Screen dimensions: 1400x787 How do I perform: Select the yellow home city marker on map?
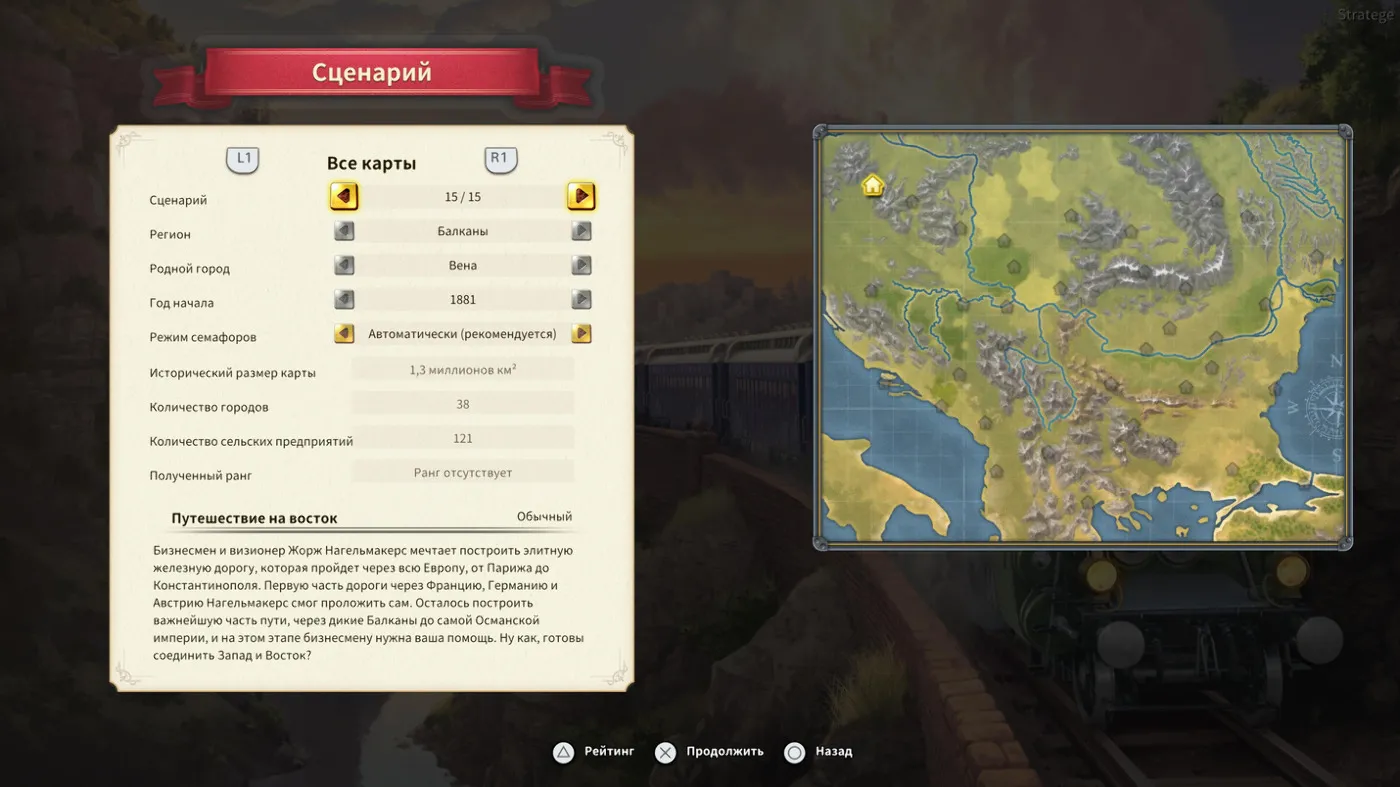click(x=872, y=185)
